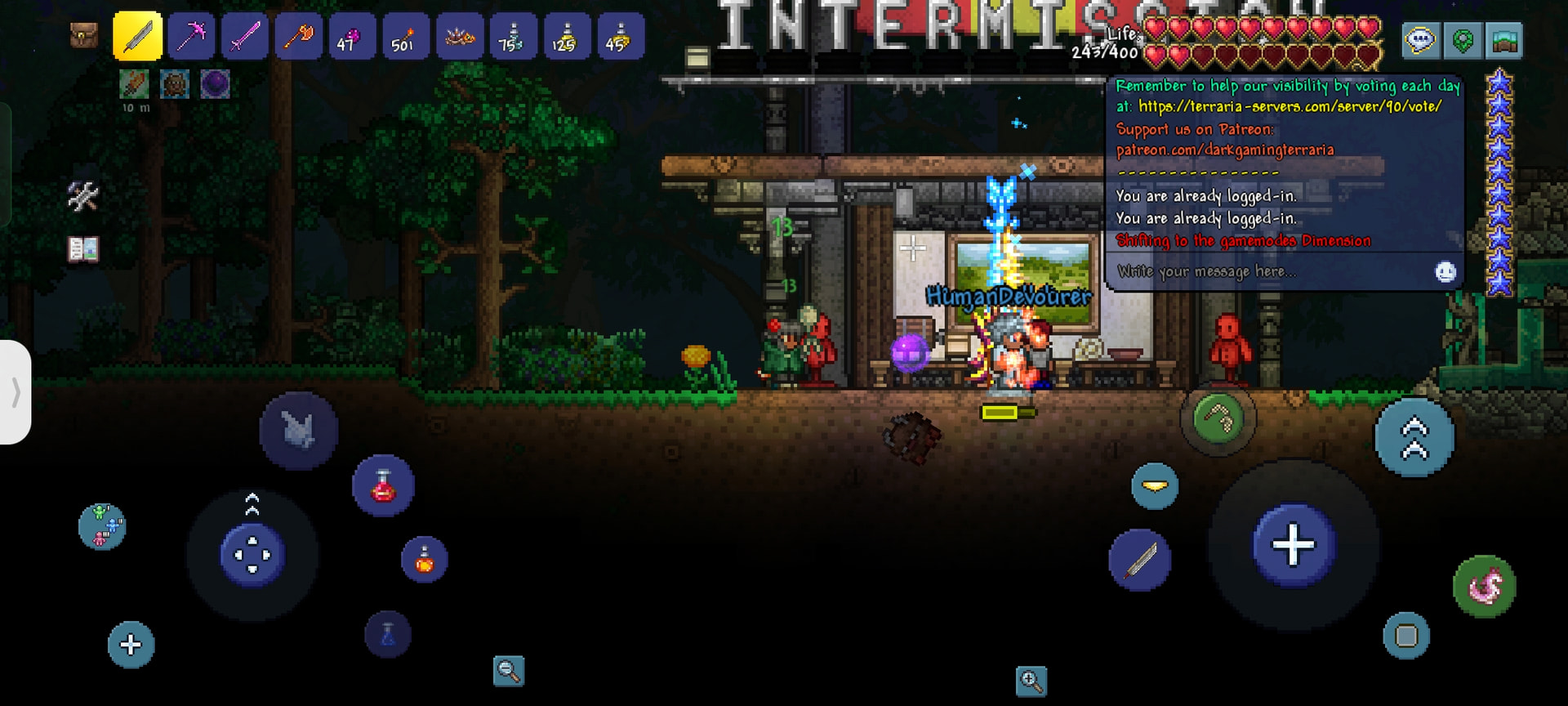The width and height of the screenshot is (1568, 706).
Task: Select the axe hotbar slot
Action: click(x=298, y=37)
